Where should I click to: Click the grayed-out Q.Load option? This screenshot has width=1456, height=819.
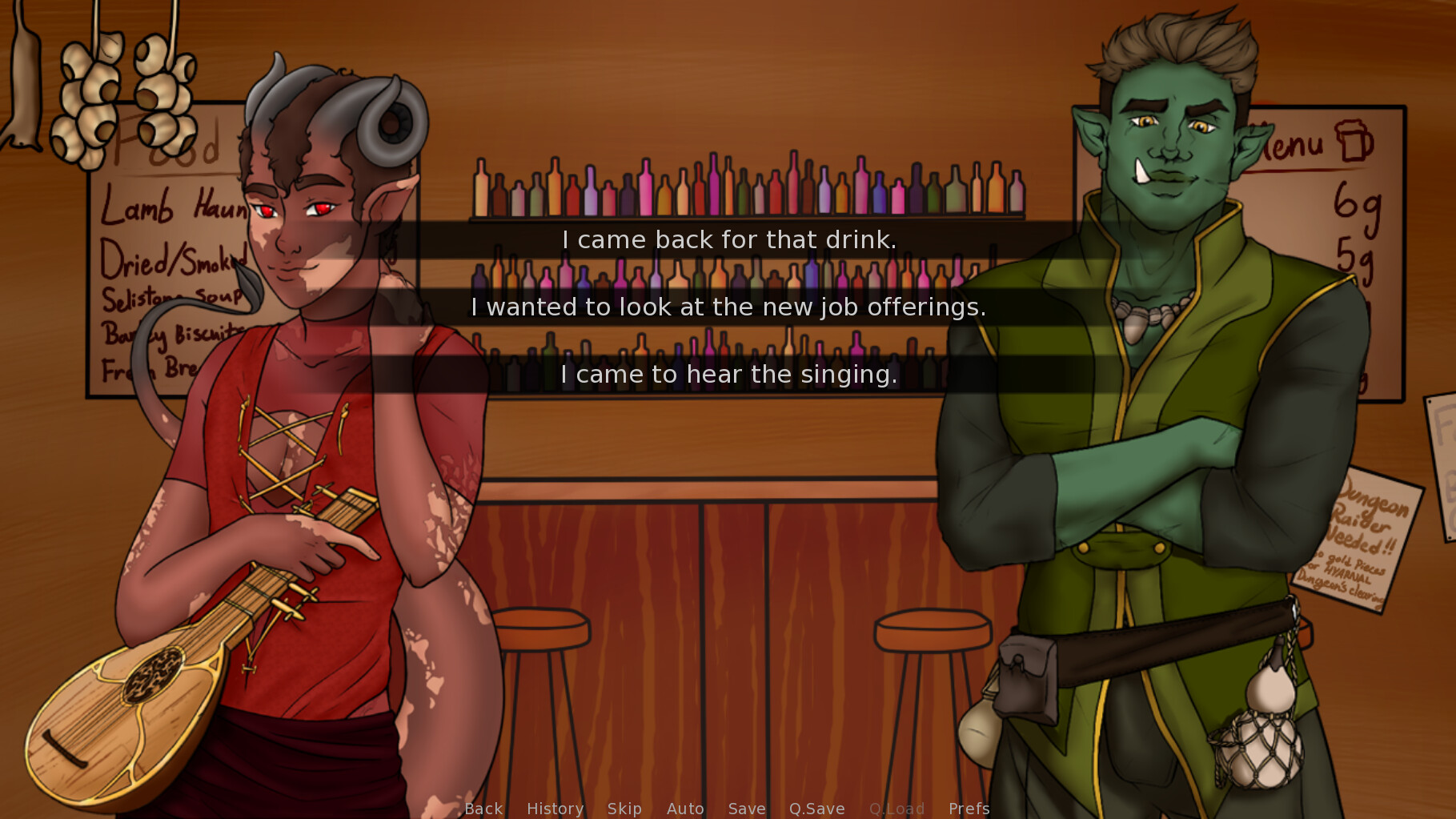pos(896,809)
